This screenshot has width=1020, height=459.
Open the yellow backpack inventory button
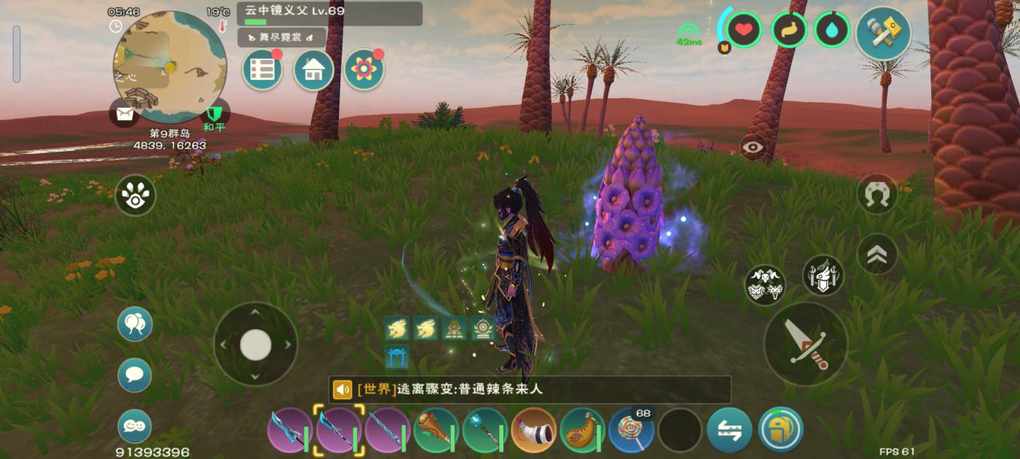pos(781,431)
